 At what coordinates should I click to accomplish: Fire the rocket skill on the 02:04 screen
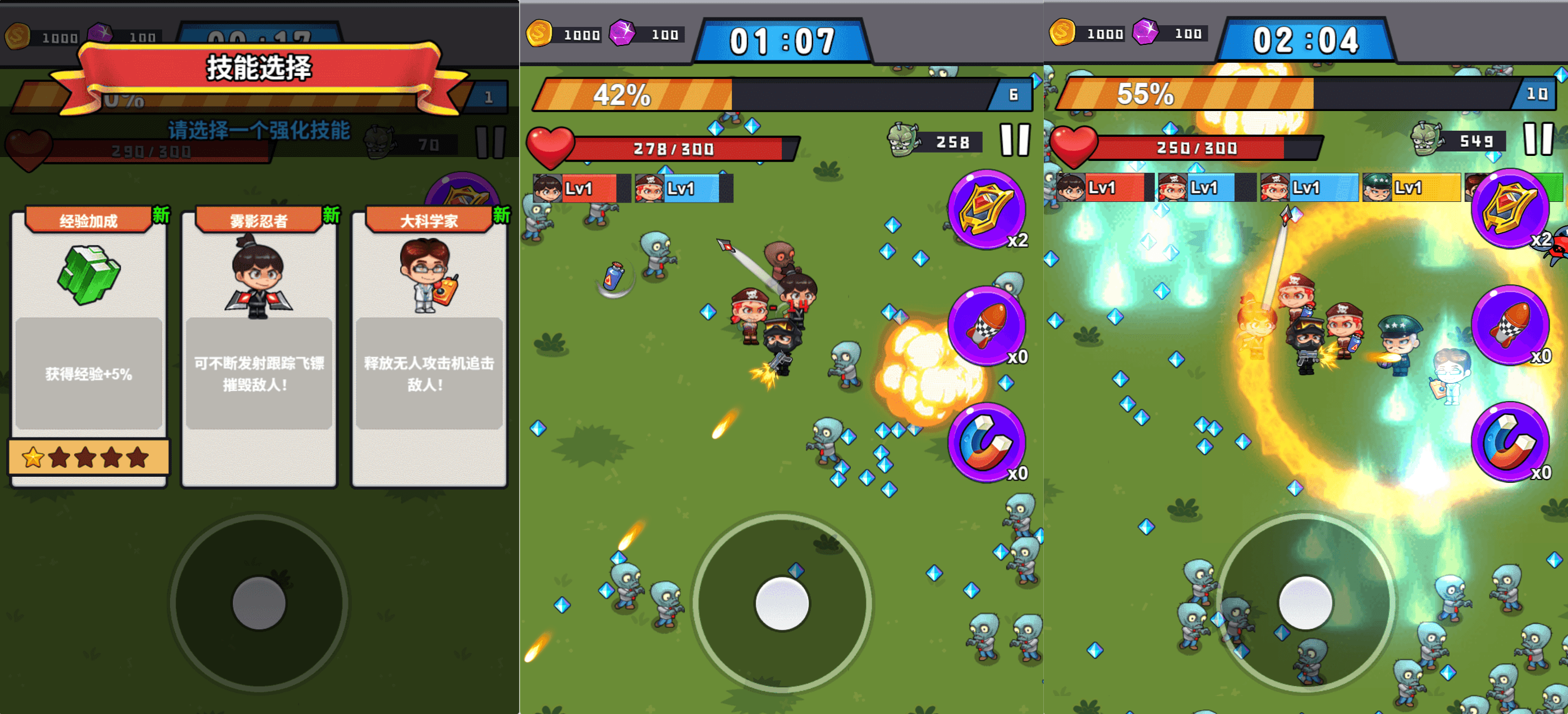click(x=1510, y=325)
